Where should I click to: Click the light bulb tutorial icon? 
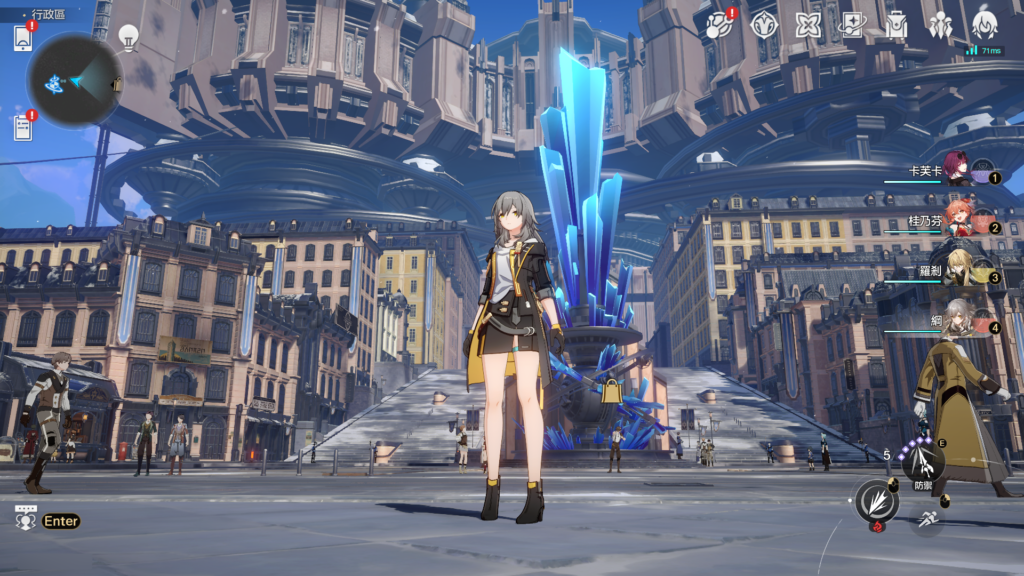(x=128, y=37)
